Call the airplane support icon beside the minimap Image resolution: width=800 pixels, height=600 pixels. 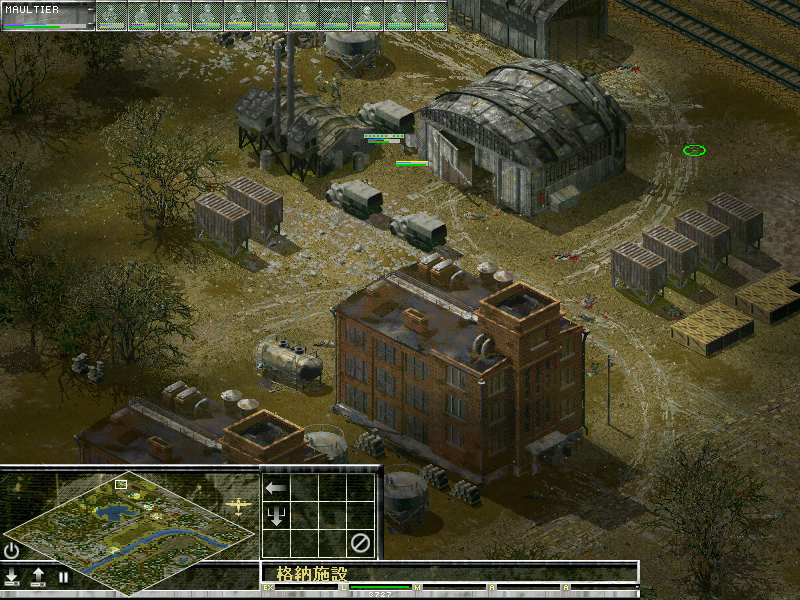coord(238,506)
